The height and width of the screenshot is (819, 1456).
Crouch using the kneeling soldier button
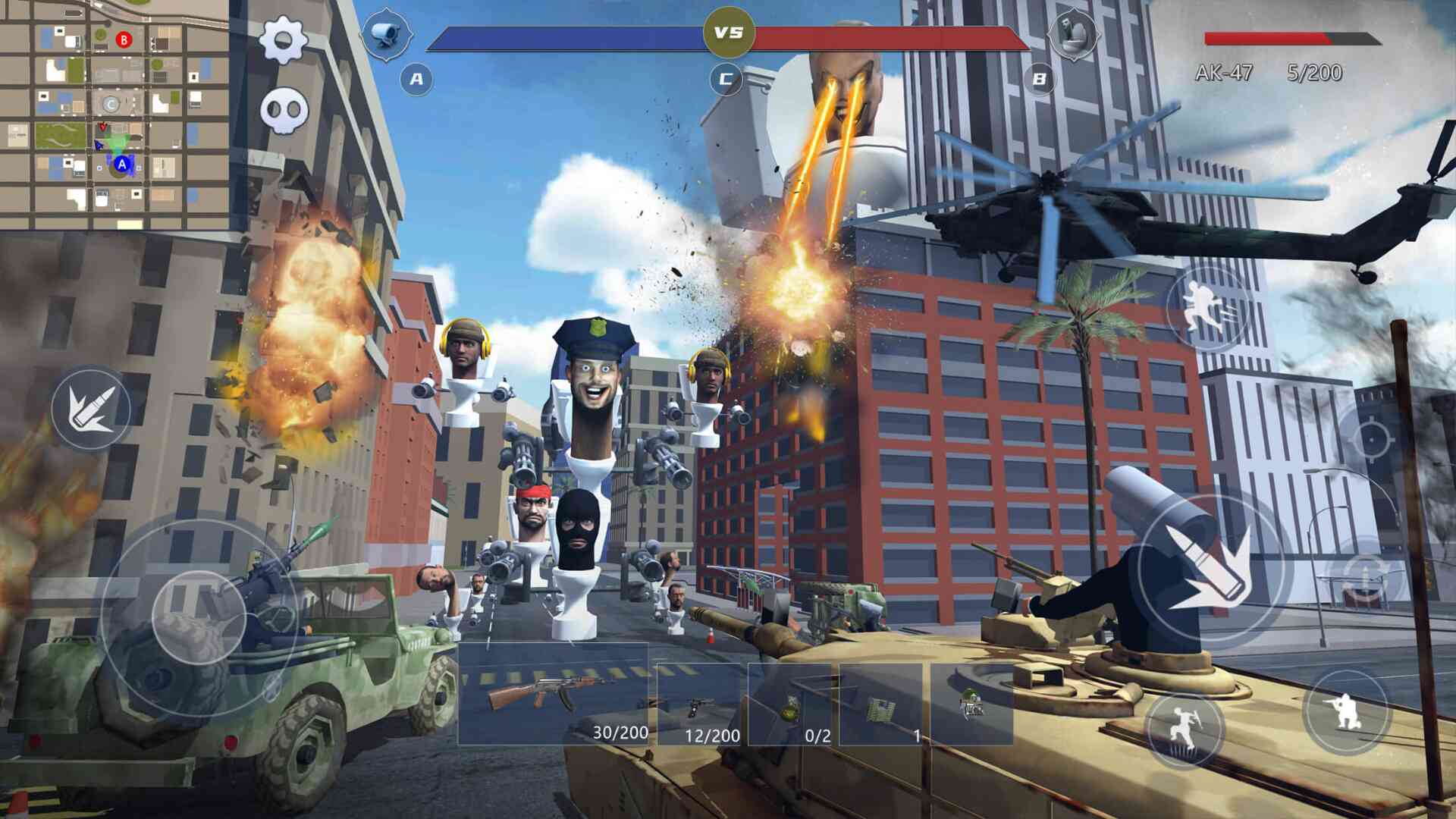coord(1346,711)
